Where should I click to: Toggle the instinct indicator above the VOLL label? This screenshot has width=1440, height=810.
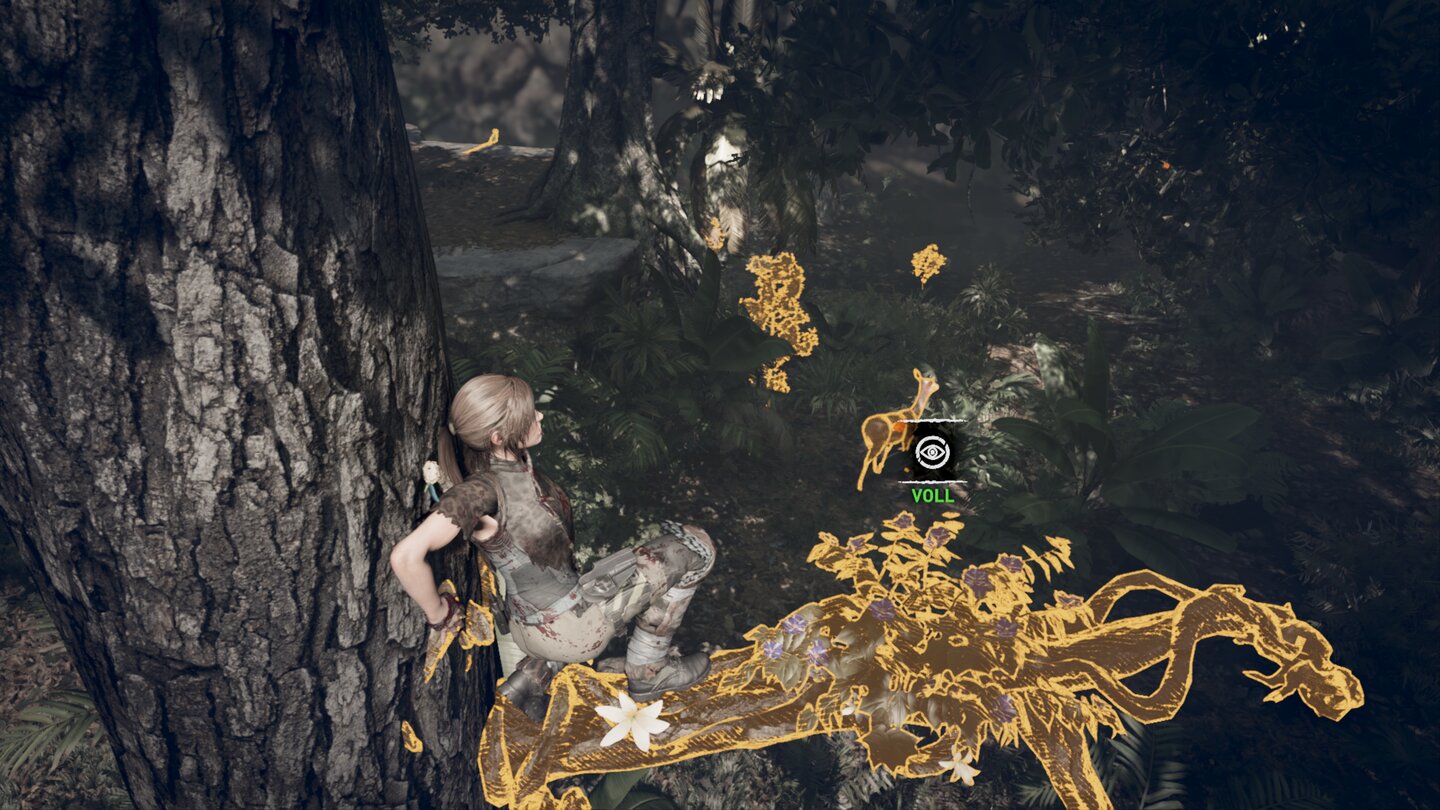[931, 453]
